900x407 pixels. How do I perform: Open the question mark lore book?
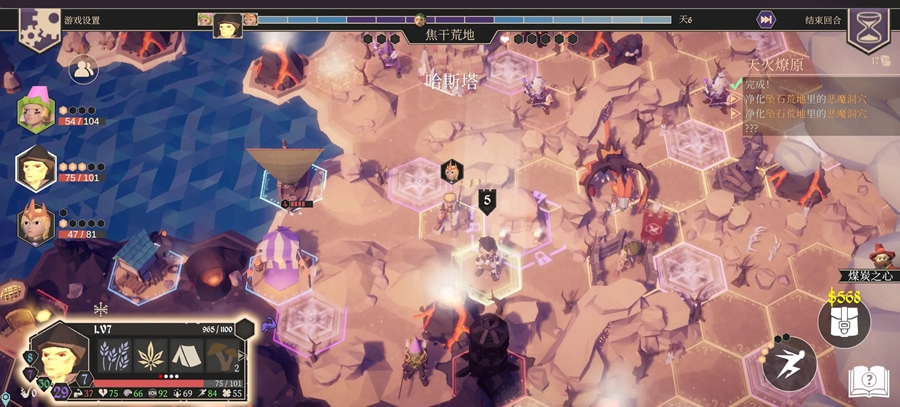868,380
